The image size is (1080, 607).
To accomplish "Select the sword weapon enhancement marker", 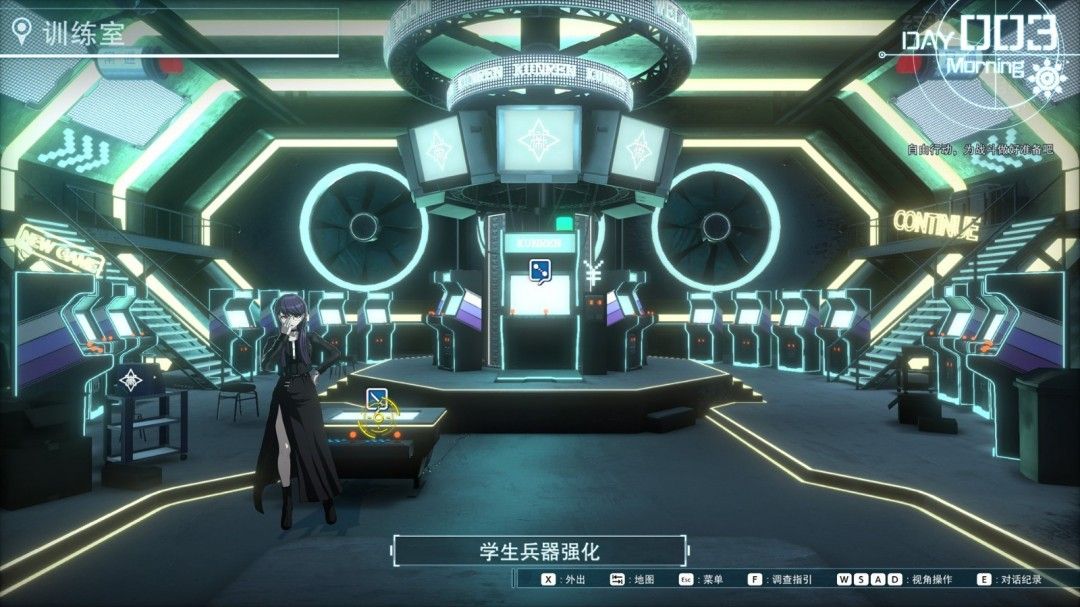I will coord(377,400).
